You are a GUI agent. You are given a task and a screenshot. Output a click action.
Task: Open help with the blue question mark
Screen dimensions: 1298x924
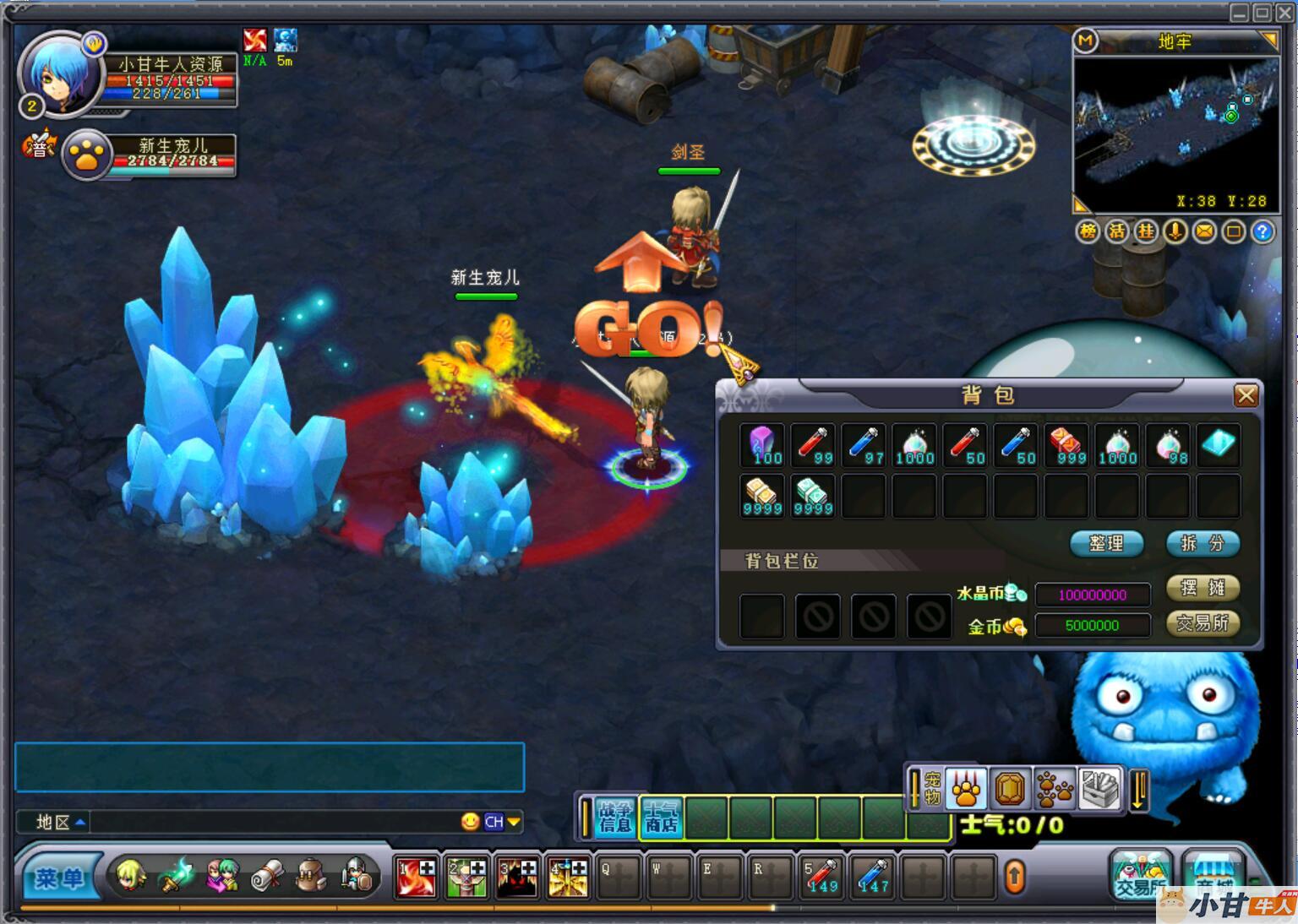[x=1263, y=231]
